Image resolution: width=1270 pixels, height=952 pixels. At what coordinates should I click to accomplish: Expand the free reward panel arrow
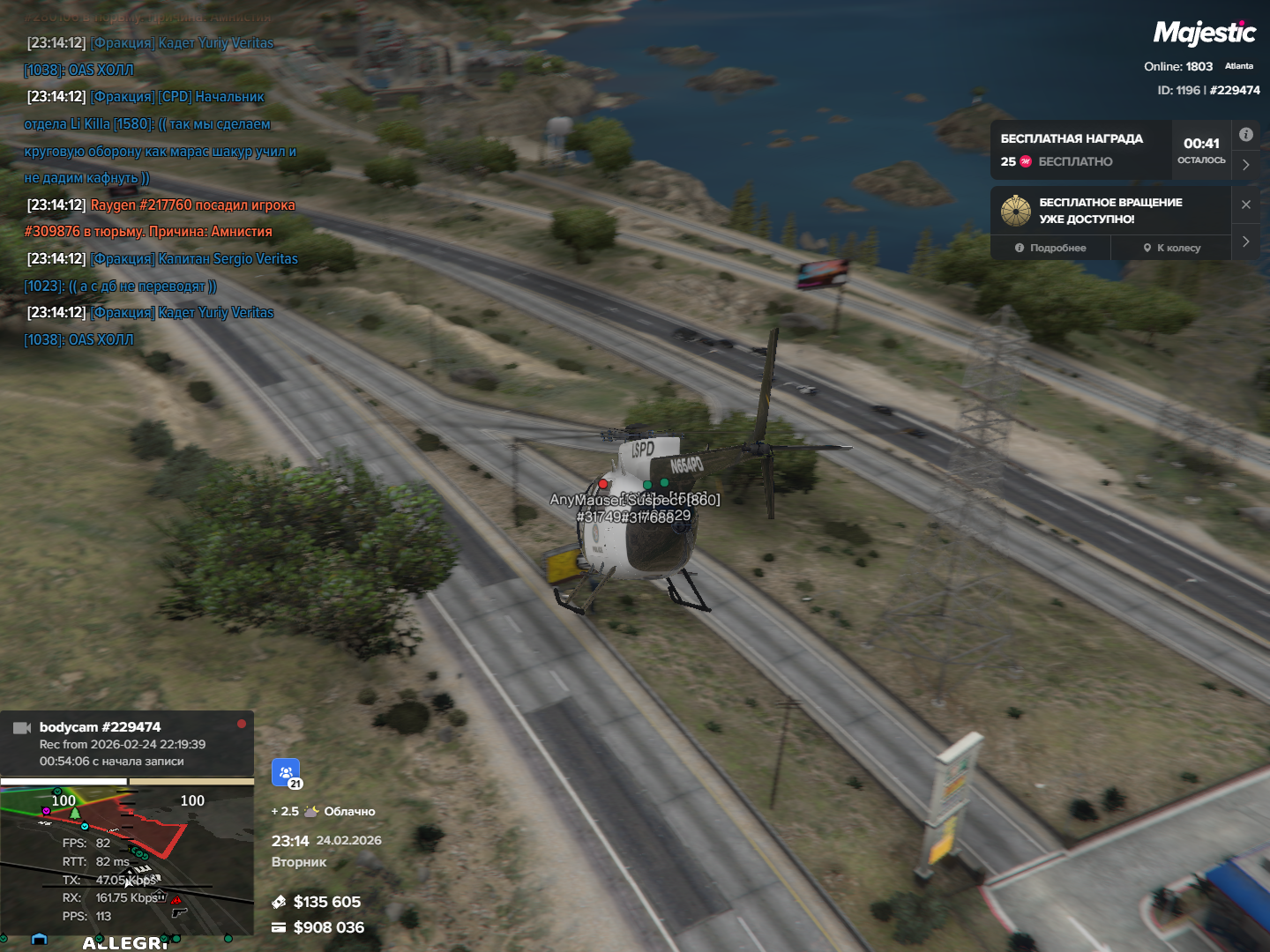[1245, 165]
